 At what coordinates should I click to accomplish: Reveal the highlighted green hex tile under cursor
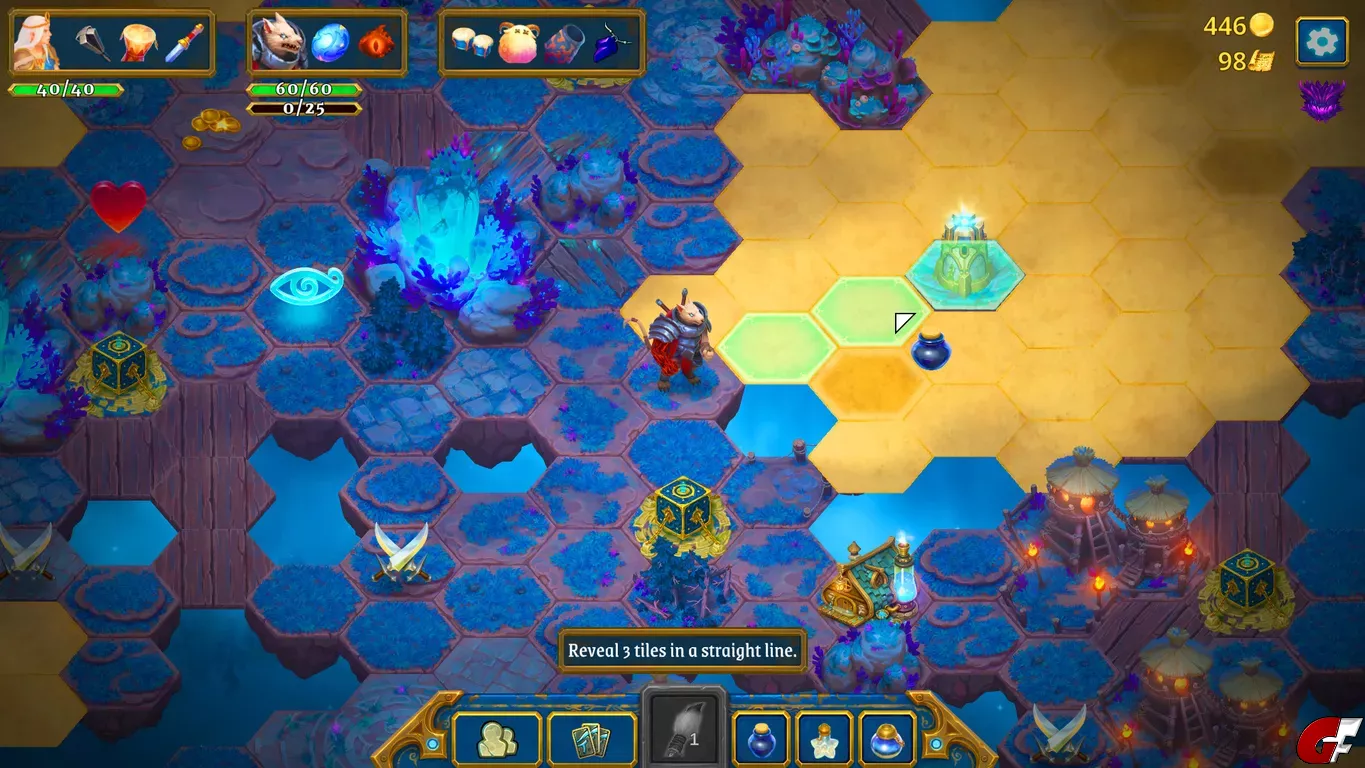(x=868, y=310)
